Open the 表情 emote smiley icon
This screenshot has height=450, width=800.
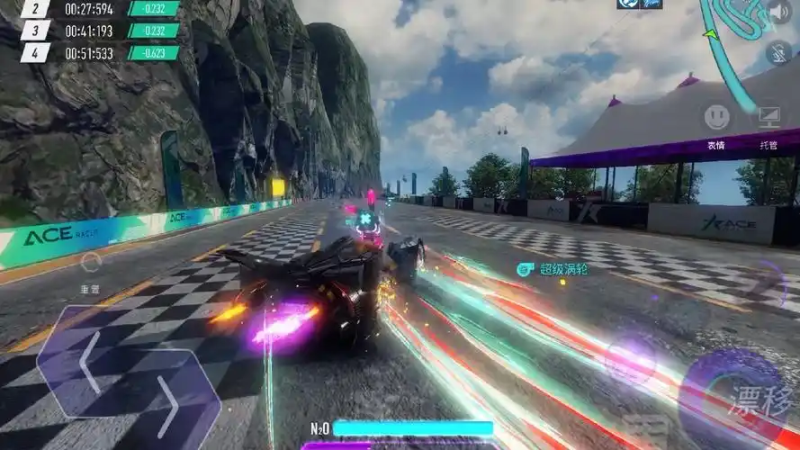point(716,118)
